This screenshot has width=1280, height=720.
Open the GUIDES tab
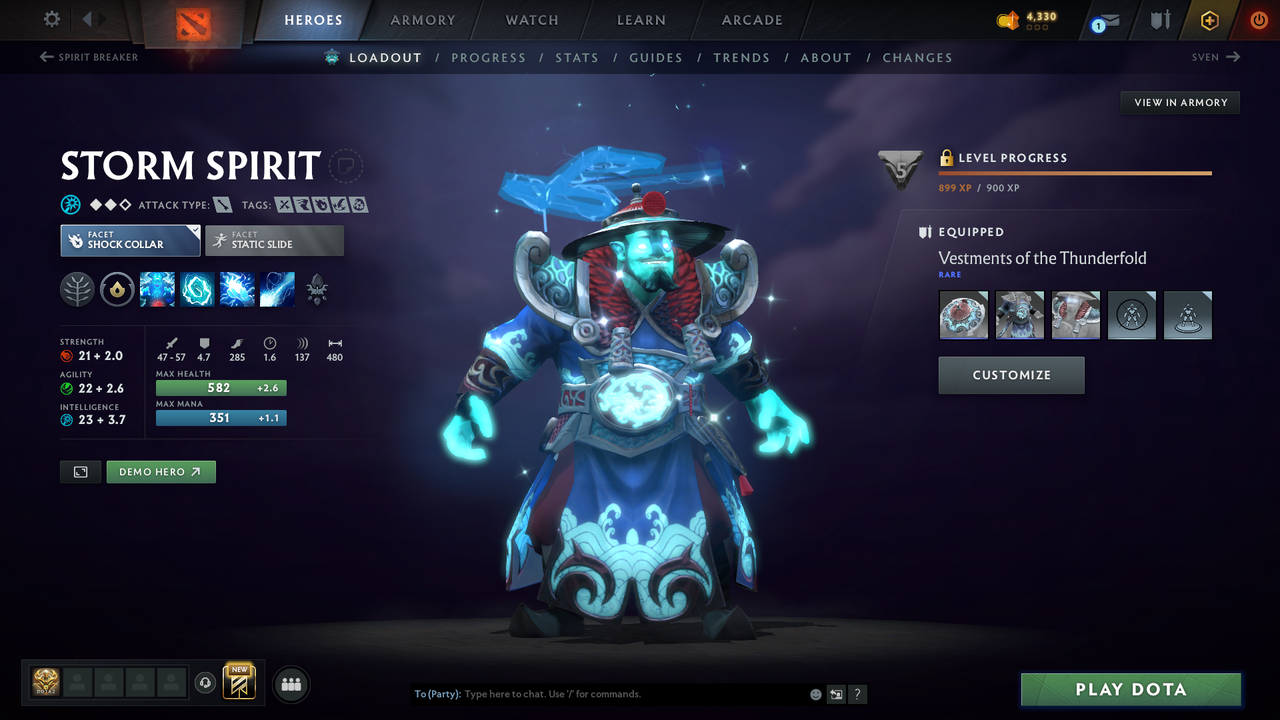(655, 57)
